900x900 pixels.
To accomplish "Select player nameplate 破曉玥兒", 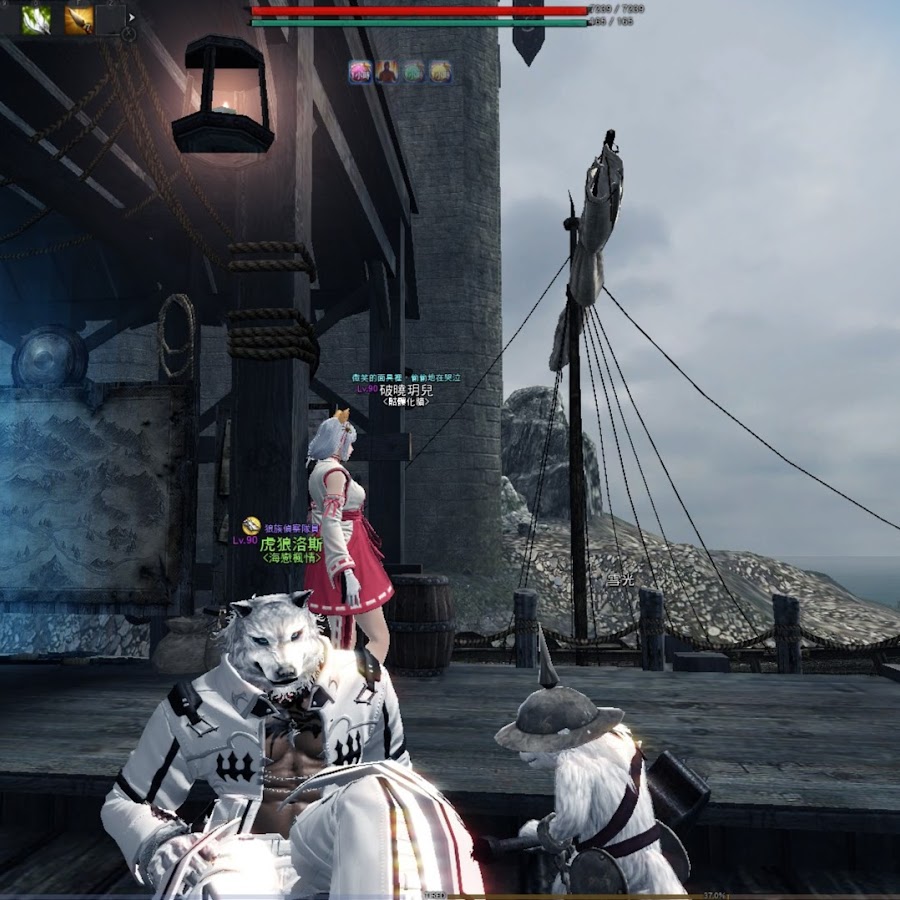I will (406, 390).
